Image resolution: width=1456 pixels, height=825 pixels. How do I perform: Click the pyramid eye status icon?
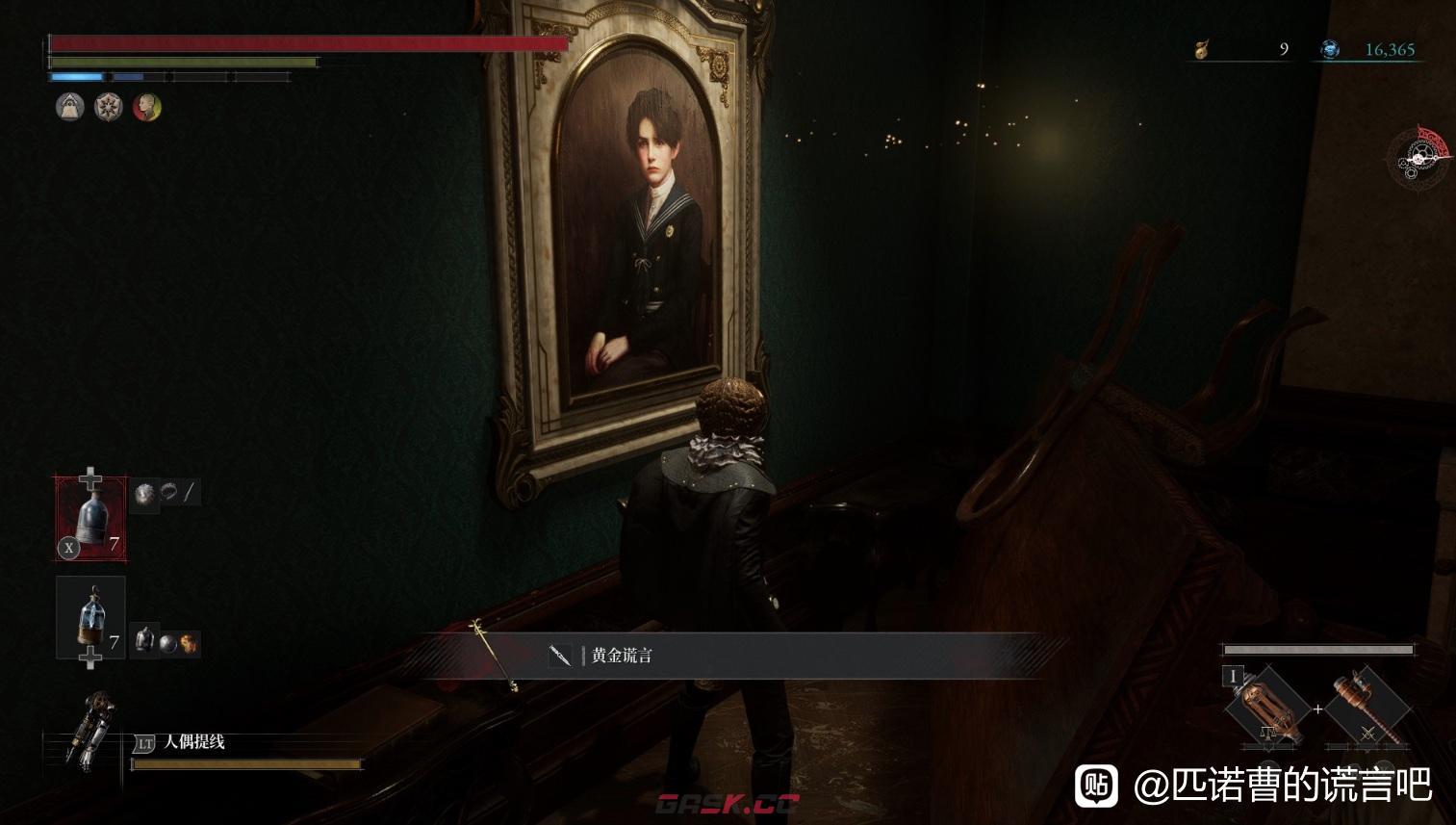pos(69,107)
